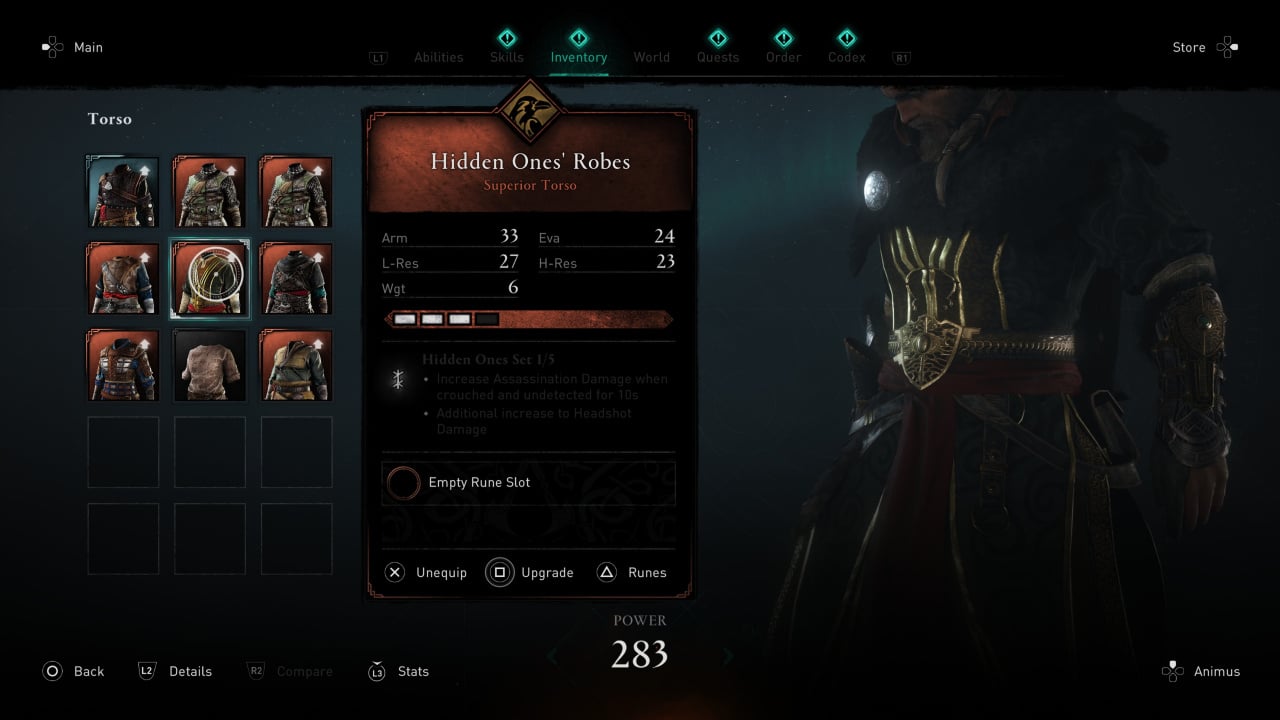
Task: Switch to the Abilities tab
Action: 438,57
